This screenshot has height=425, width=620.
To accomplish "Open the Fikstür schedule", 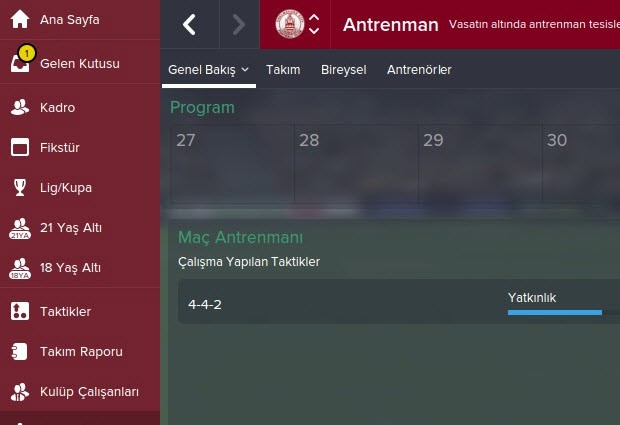I will coord(59,148).
